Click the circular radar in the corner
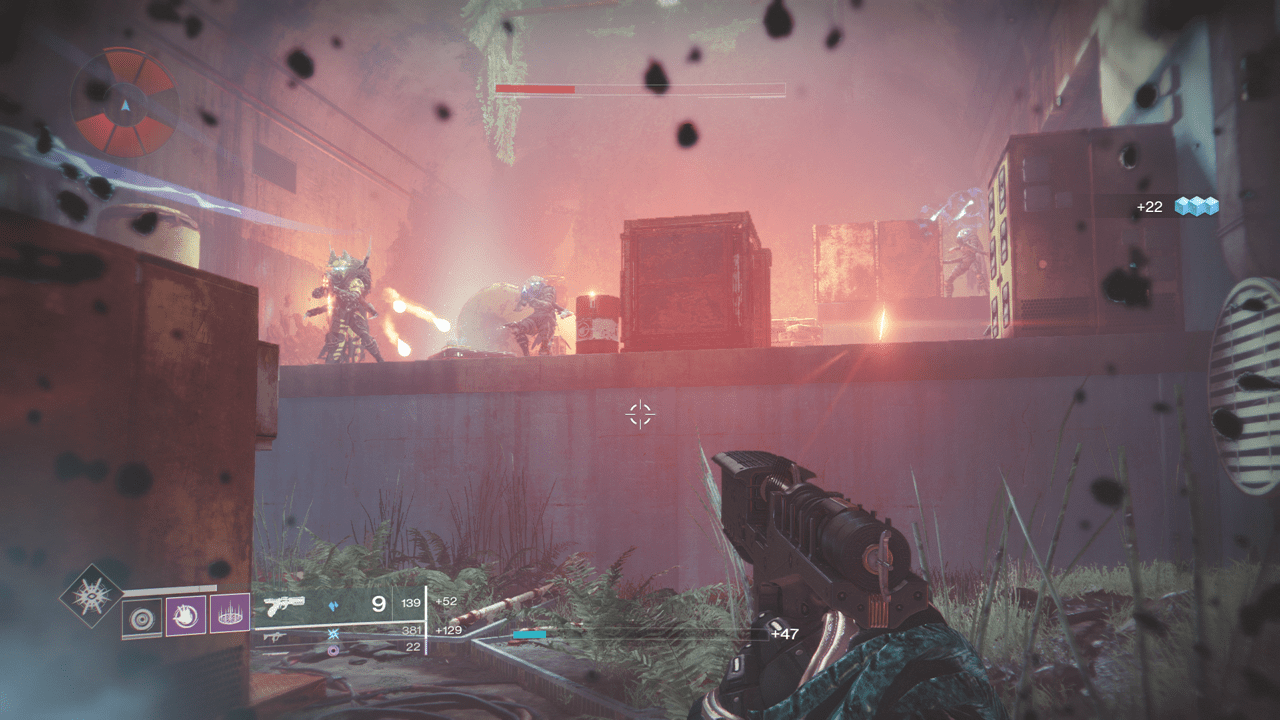This screenshot has height=720, width=1280. point(124,103)
